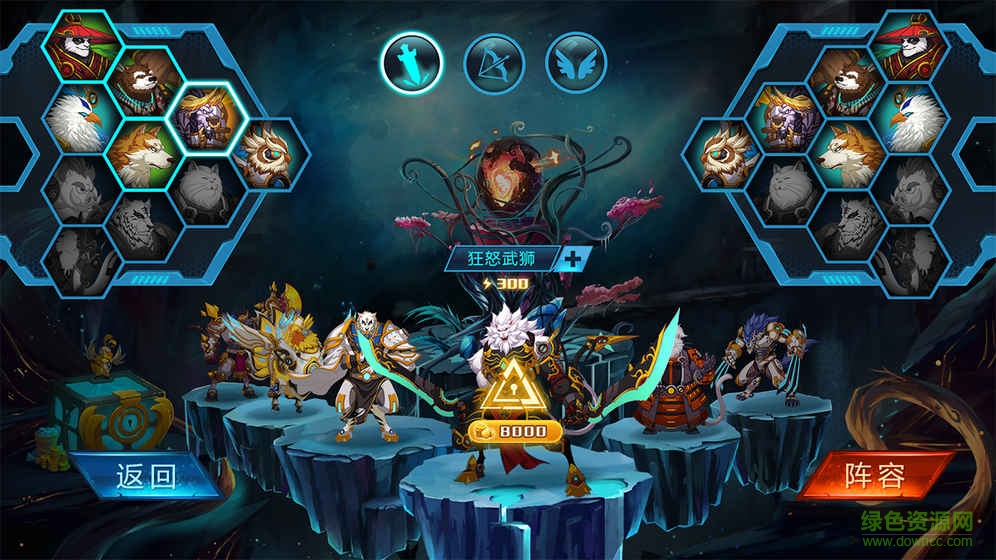The image size is (996, 560).
Task: Select the red-hat panda in left roster
Action: click(x=82, y=45)
